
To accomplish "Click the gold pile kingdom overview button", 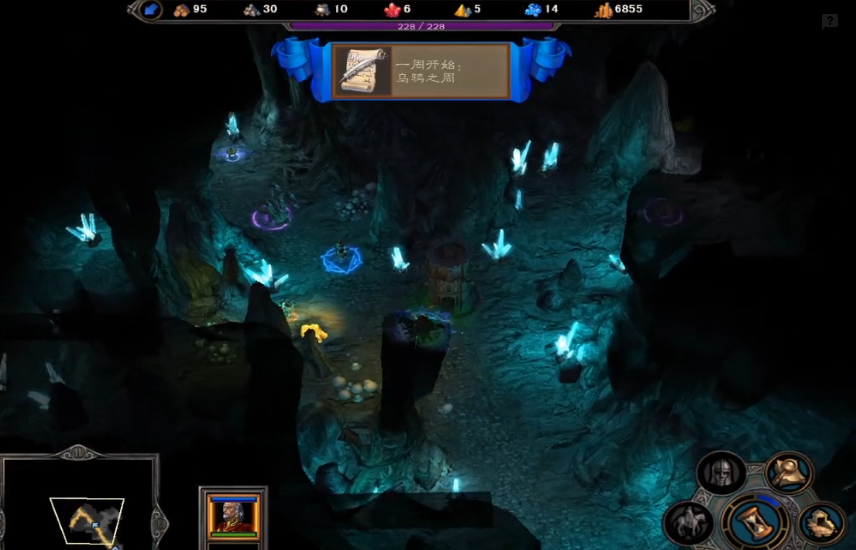I will click(822, 521).
